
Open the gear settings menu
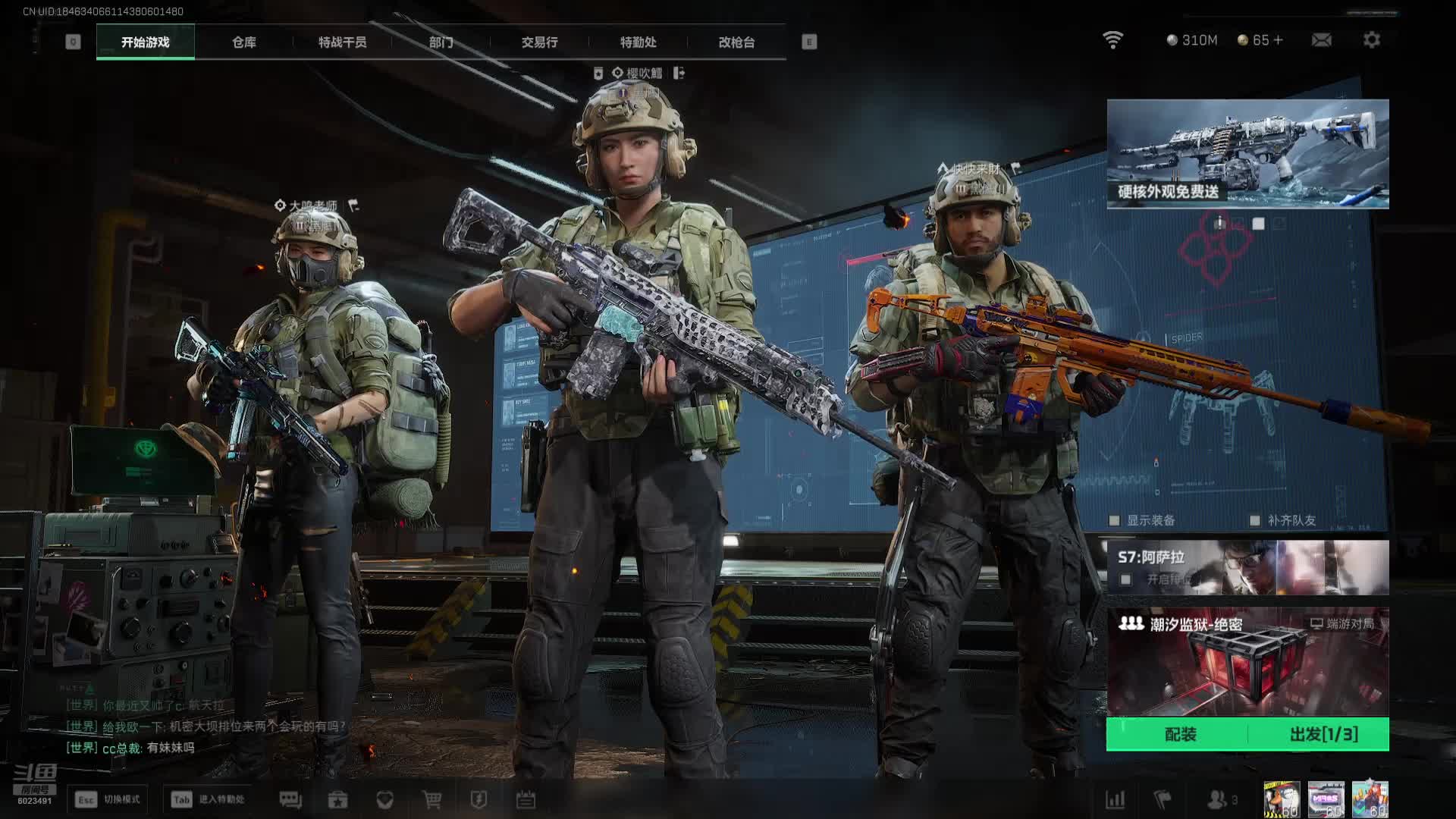[x=1372, y=40]
